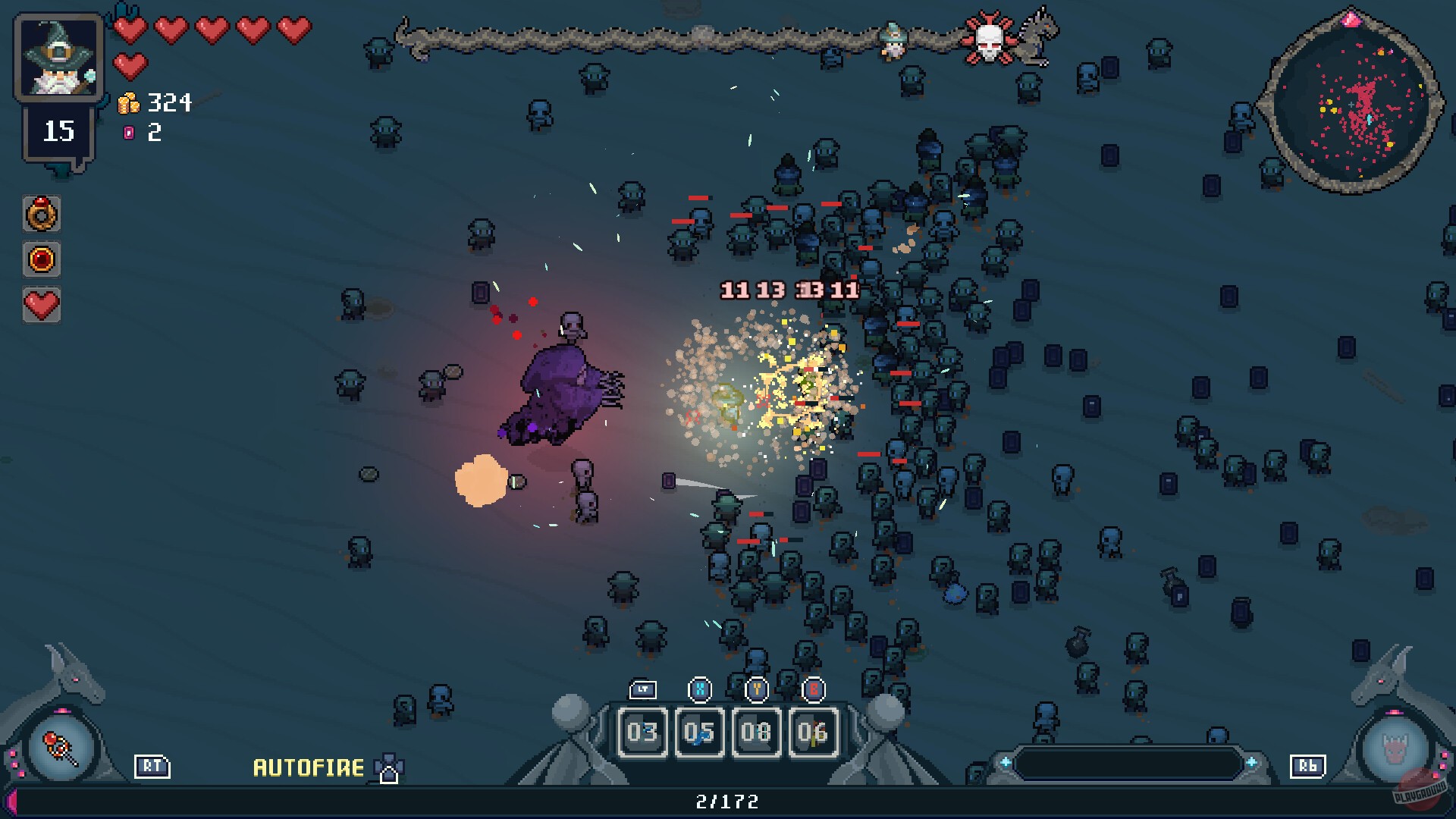Click the wizard character portrait

59,58
